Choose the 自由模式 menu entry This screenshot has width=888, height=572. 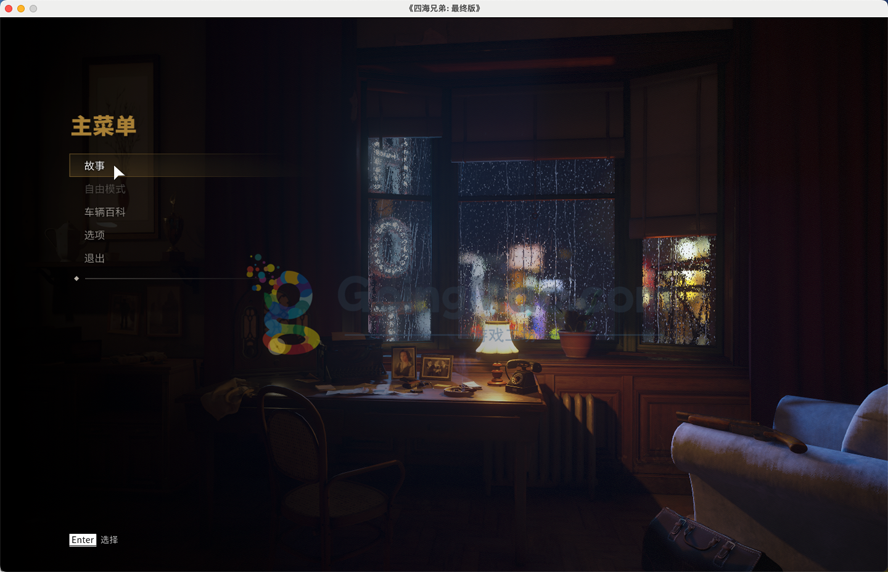pos(105,189)
